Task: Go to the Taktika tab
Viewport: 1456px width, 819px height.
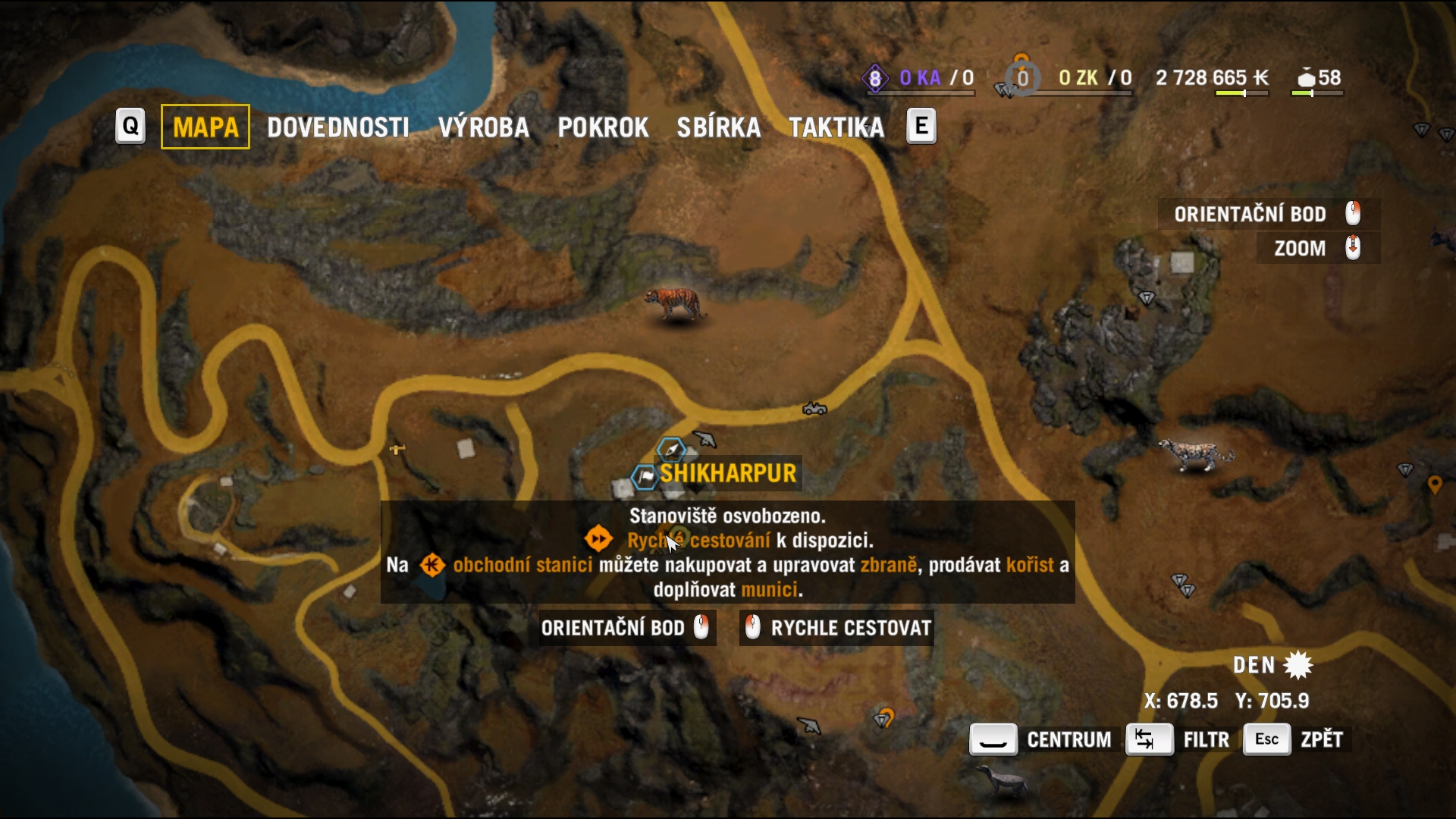Action: (x=836, y=127)
